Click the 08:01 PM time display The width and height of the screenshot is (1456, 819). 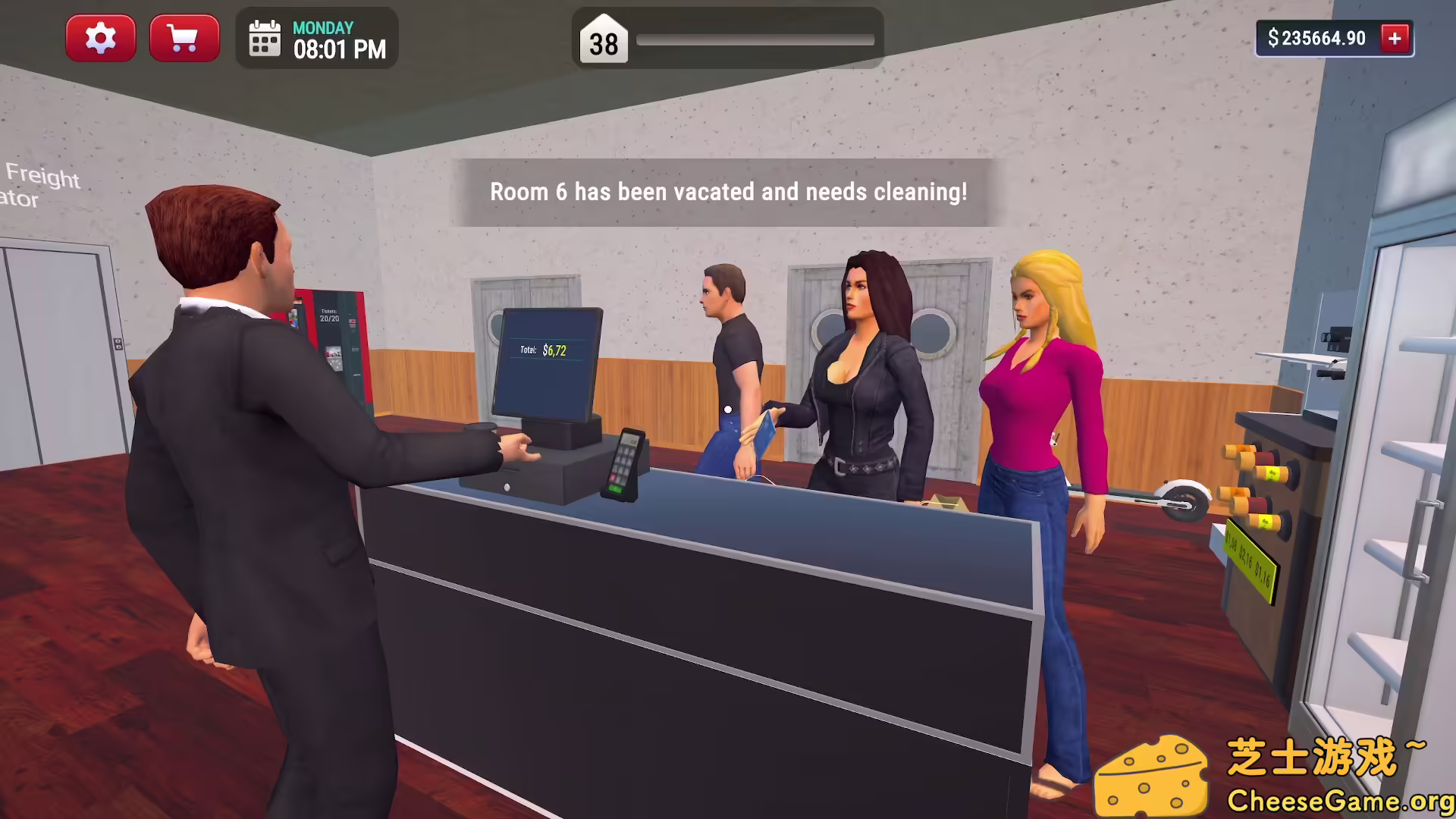339,49
